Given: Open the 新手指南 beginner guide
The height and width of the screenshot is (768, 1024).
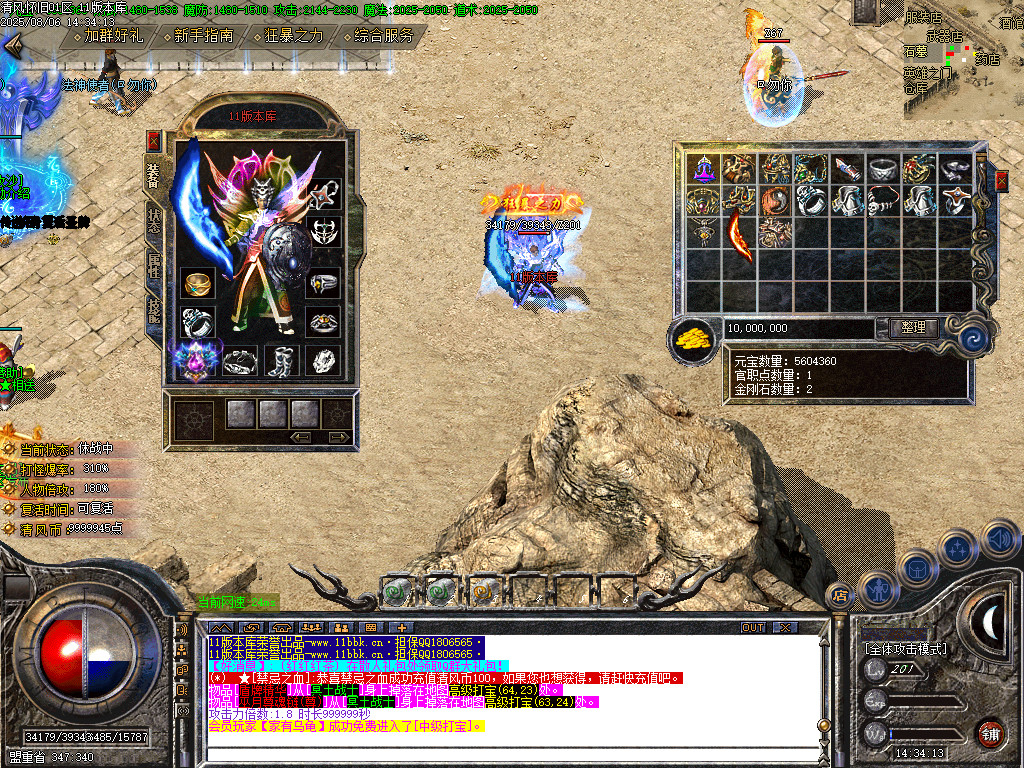Looking at the screenshot, I should (203, 36).
